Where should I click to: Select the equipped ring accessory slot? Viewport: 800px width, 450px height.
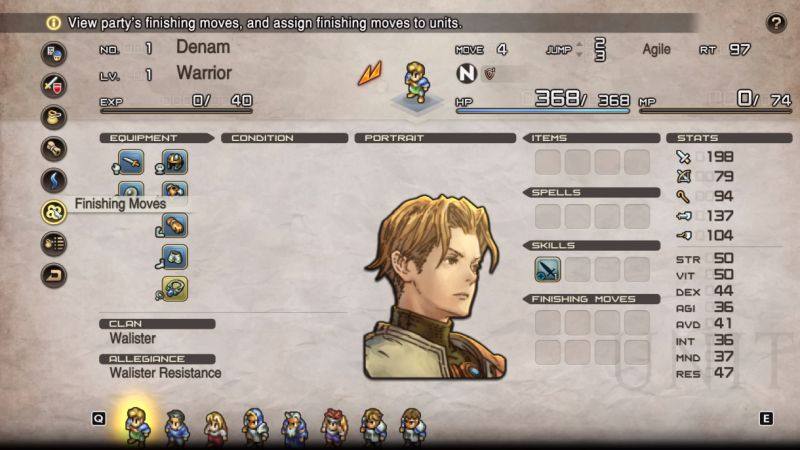(175, 289)
